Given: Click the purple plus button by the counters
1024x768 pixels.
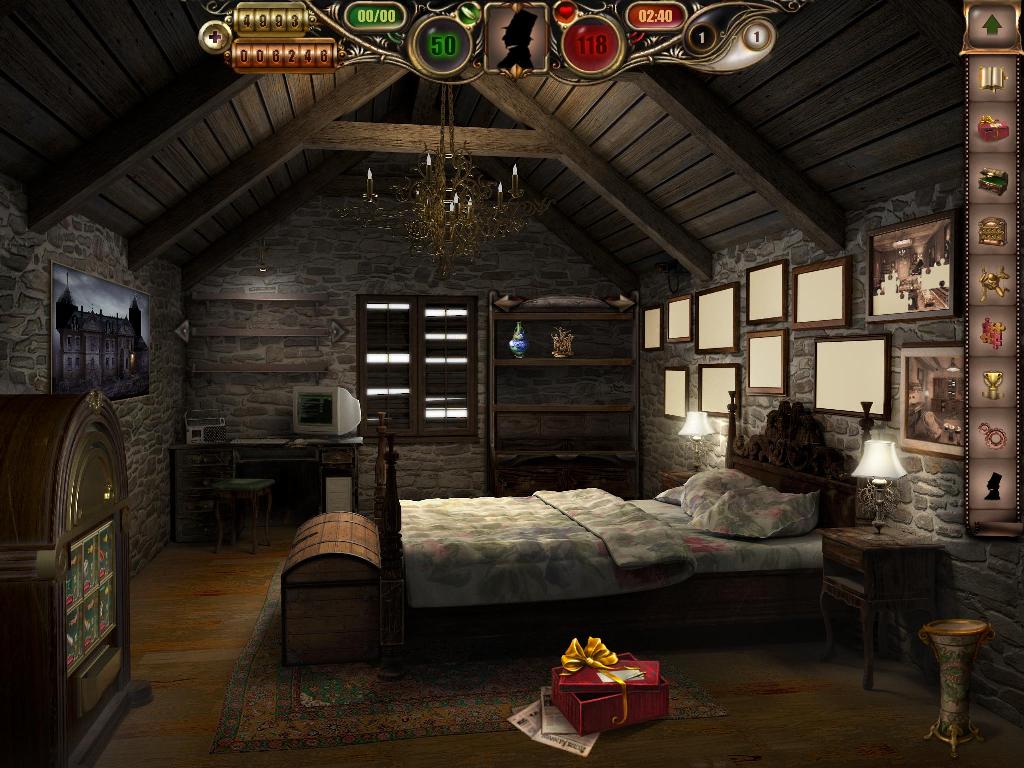Looking at the screenshot, I should tap(213, 38).
